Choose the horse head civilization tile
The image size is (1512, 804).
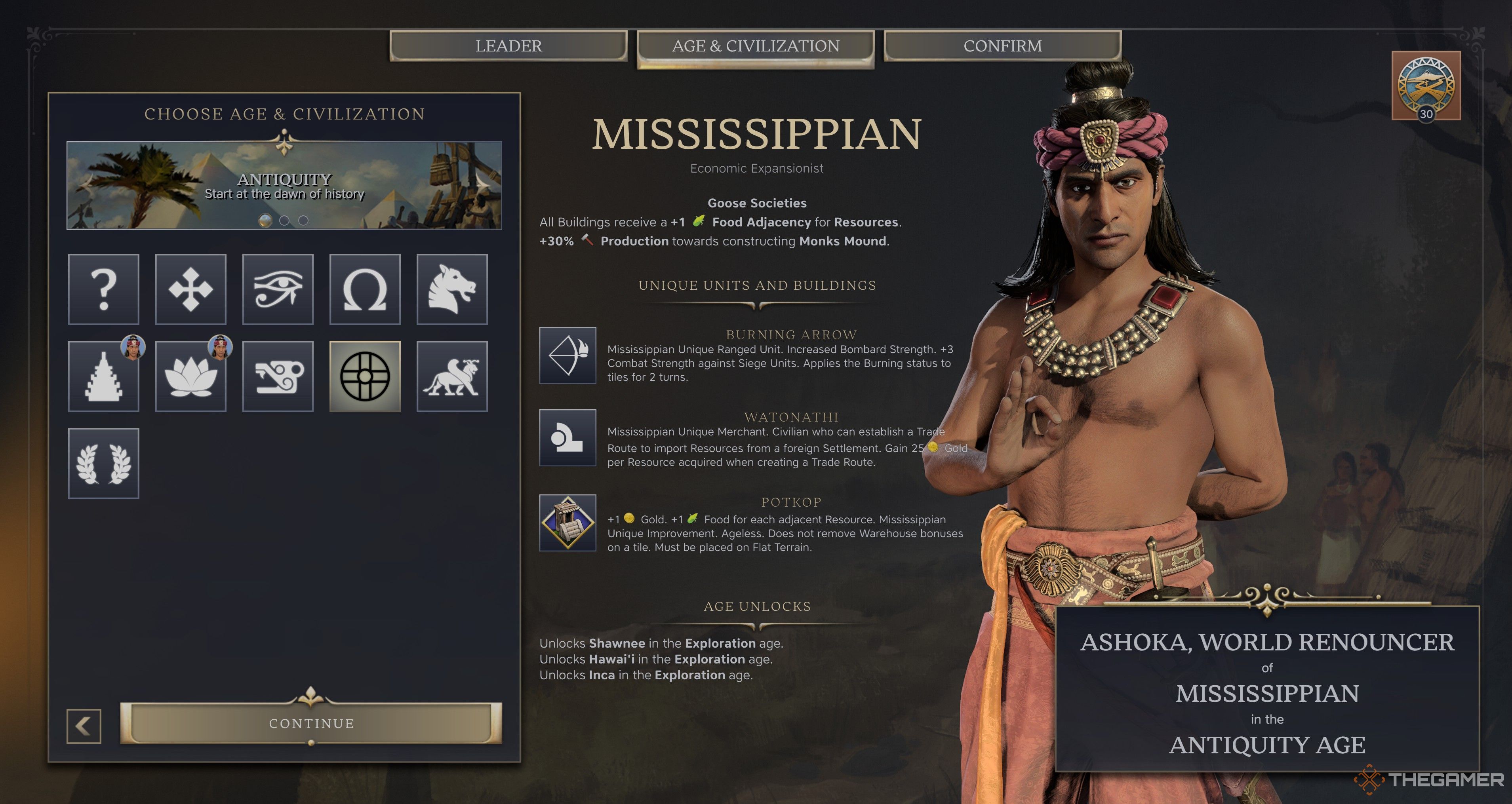(452, 289)
